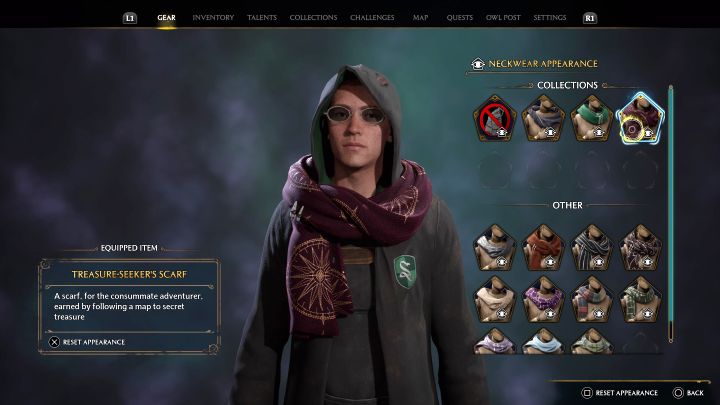Switch to the Talents tab
The image size is (720, 405).
point(261,17)
